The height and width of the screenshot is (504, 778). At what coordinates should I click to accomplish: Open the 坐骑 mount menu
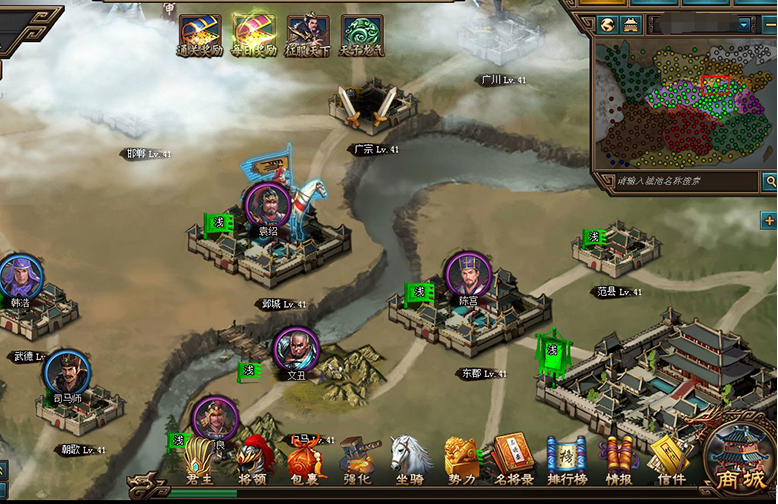[409, 461]
